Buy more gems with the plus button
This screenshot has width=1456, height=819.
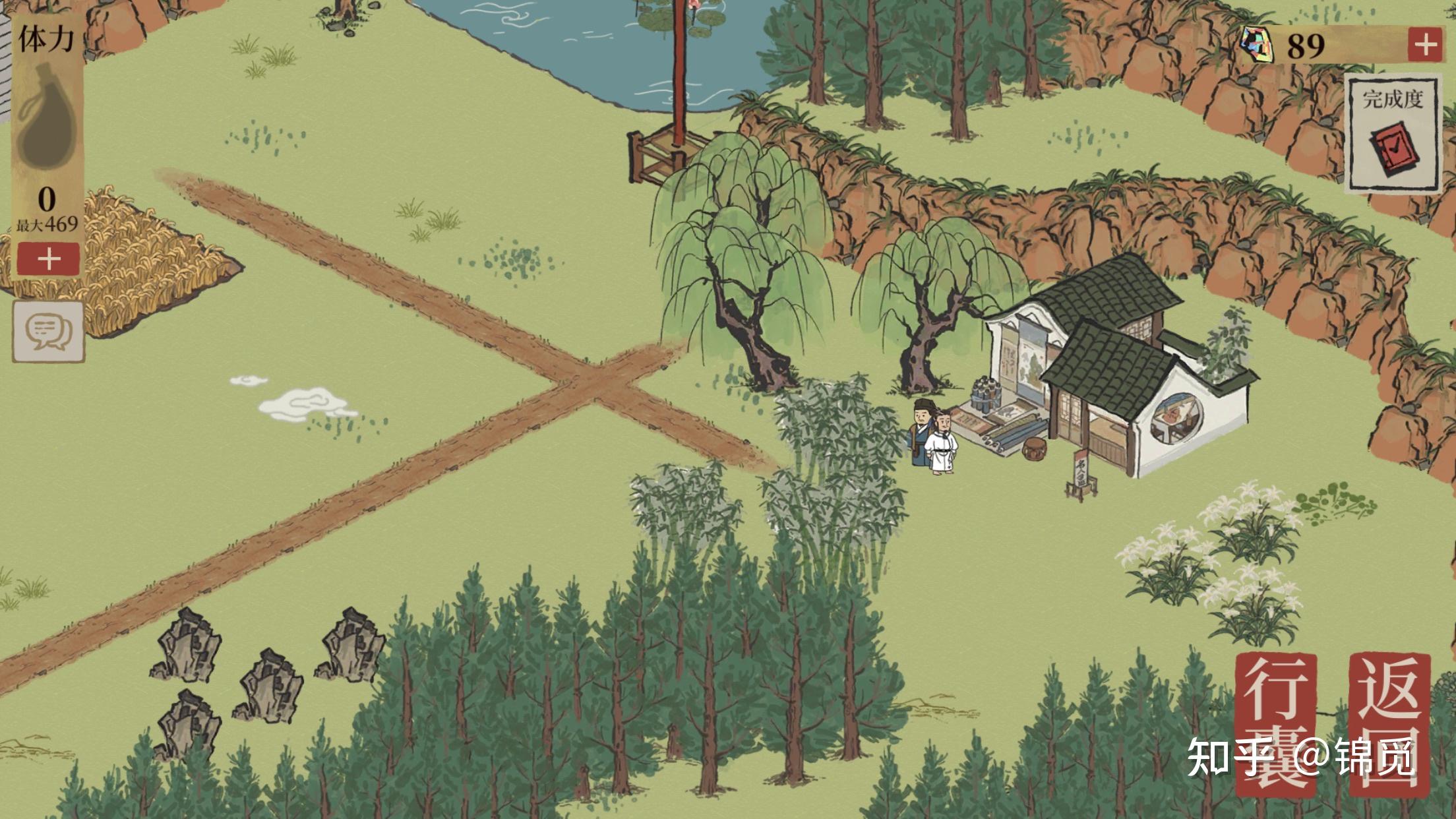pyautogui.click(x=1424, y=45)
